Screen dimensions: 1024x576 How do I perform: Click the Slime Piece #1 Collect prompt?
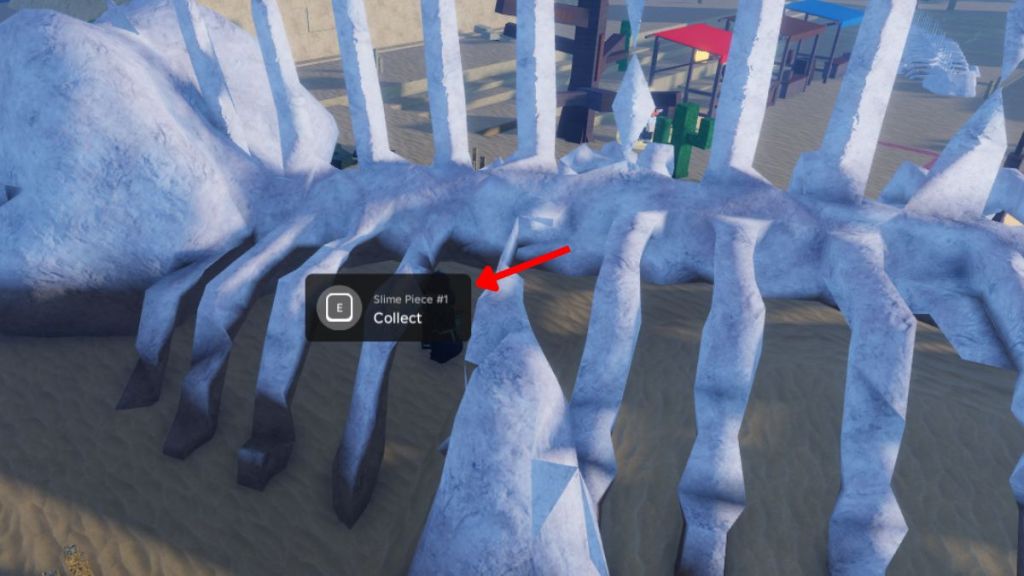pyautogui.click(x=387, y=308)
